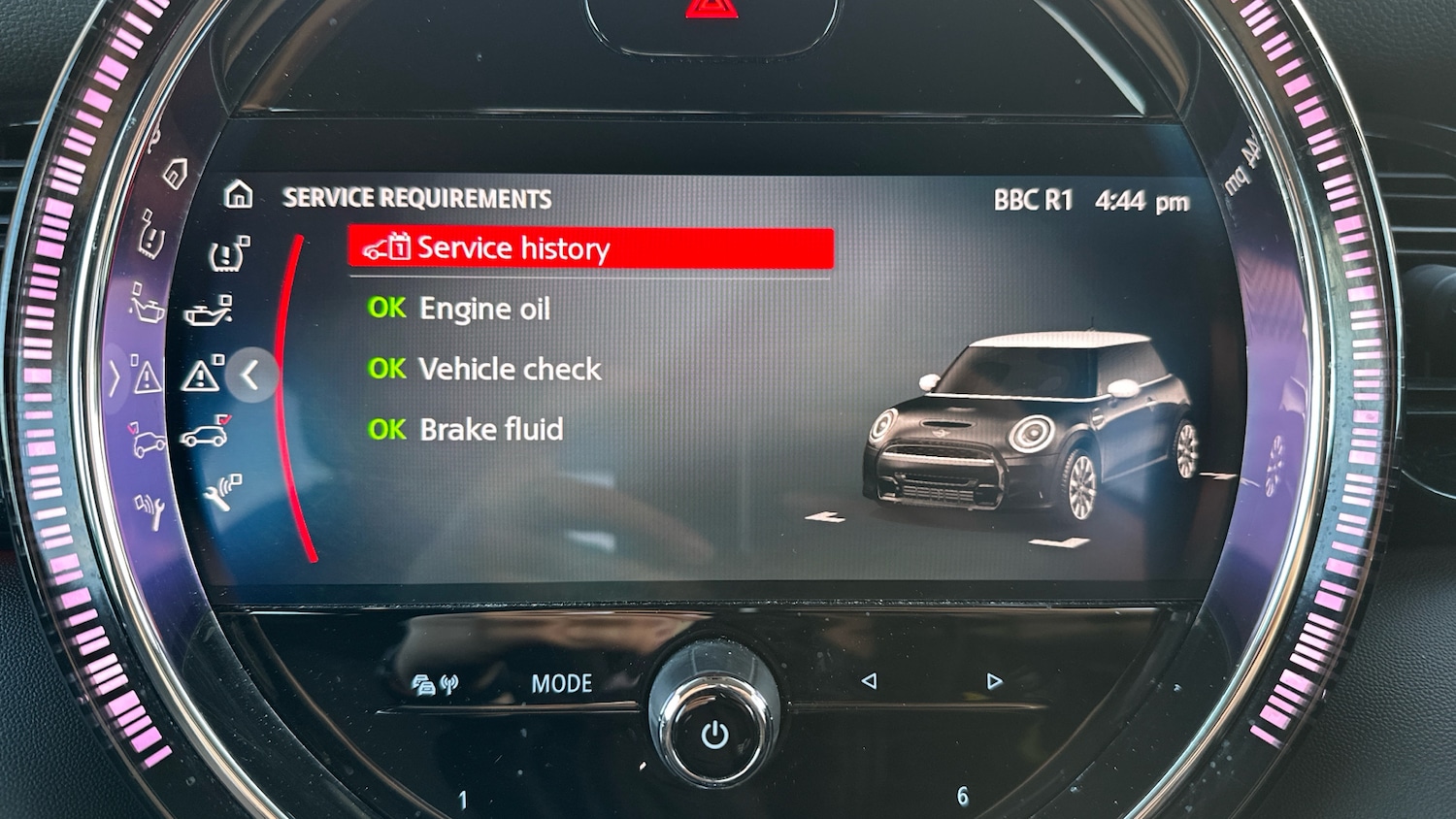Show the warning triangle messages icon

tap(202, 375)
